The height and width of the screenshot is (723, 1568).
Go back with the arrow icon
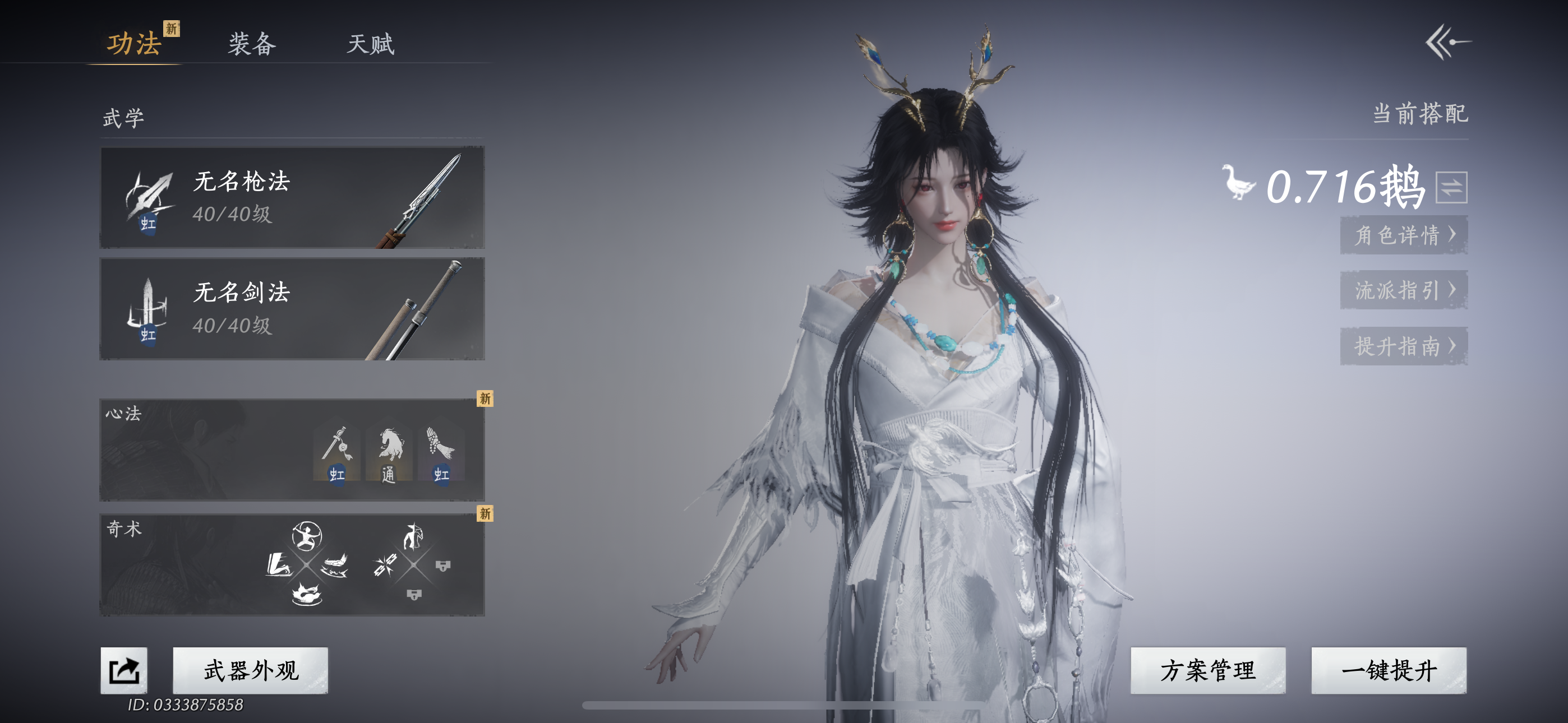pyautogui.click(x=1447, y=42)
